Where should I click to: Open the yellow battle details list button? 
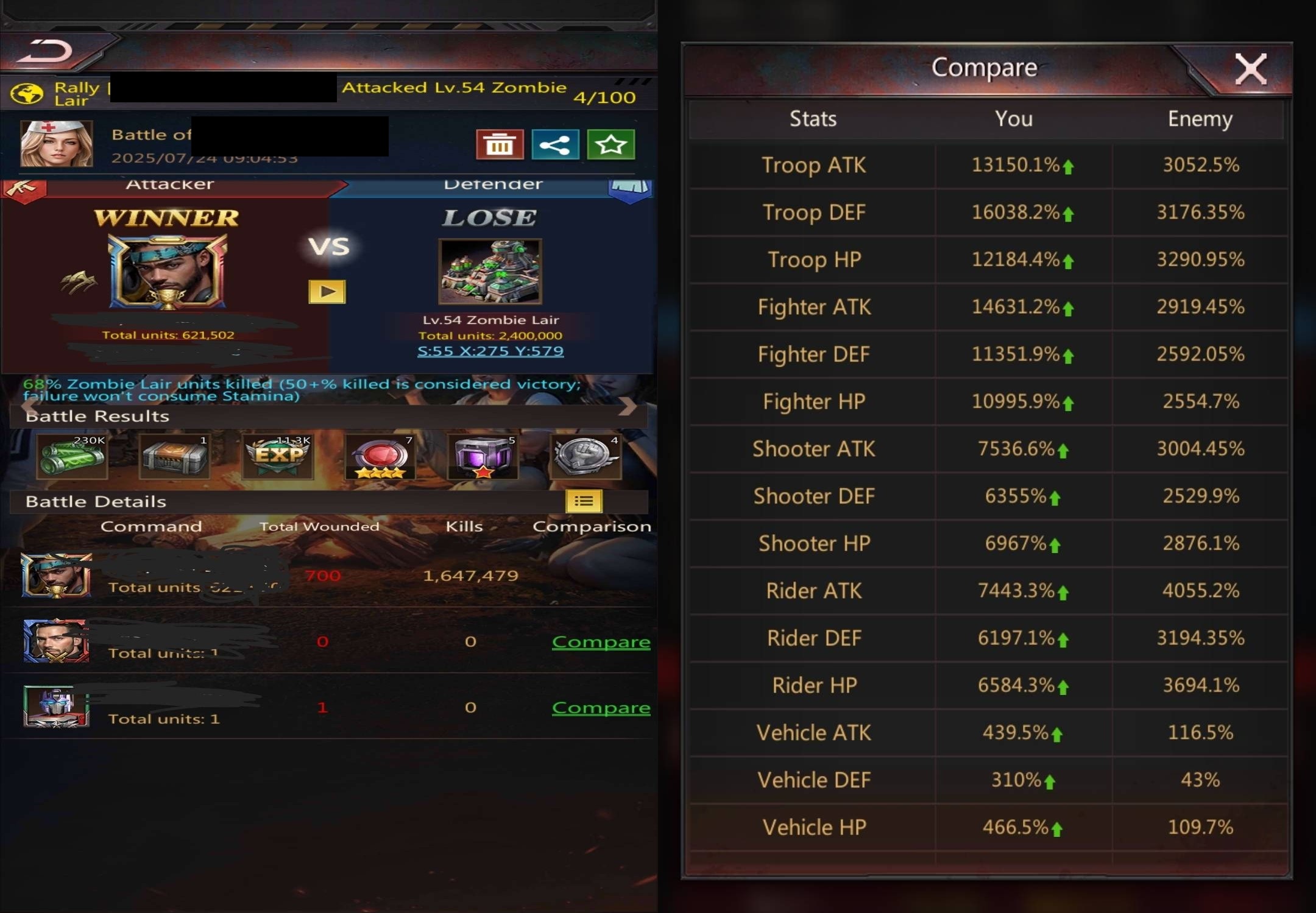point(584,501)
